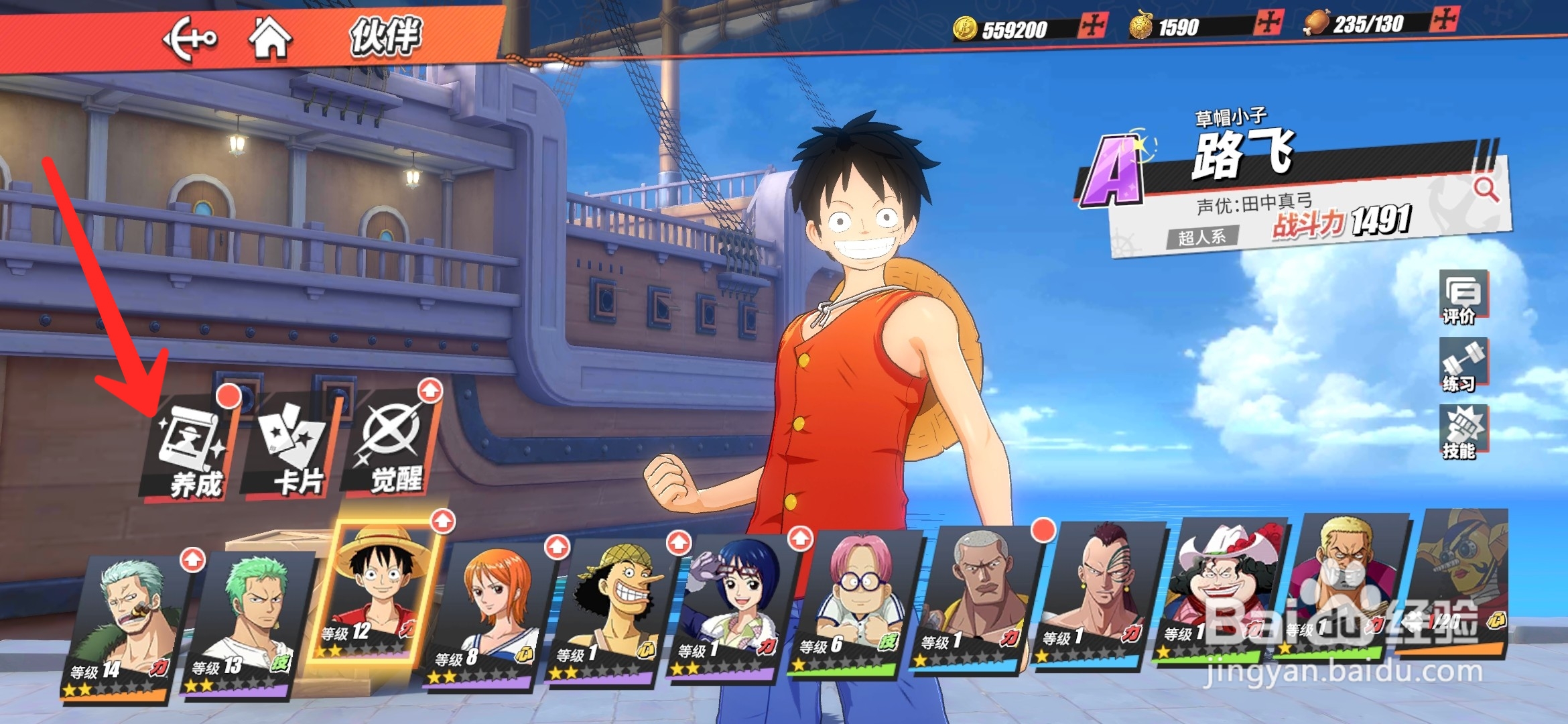
Task: Add more devil fruit currency
Action: point(1268,23)
